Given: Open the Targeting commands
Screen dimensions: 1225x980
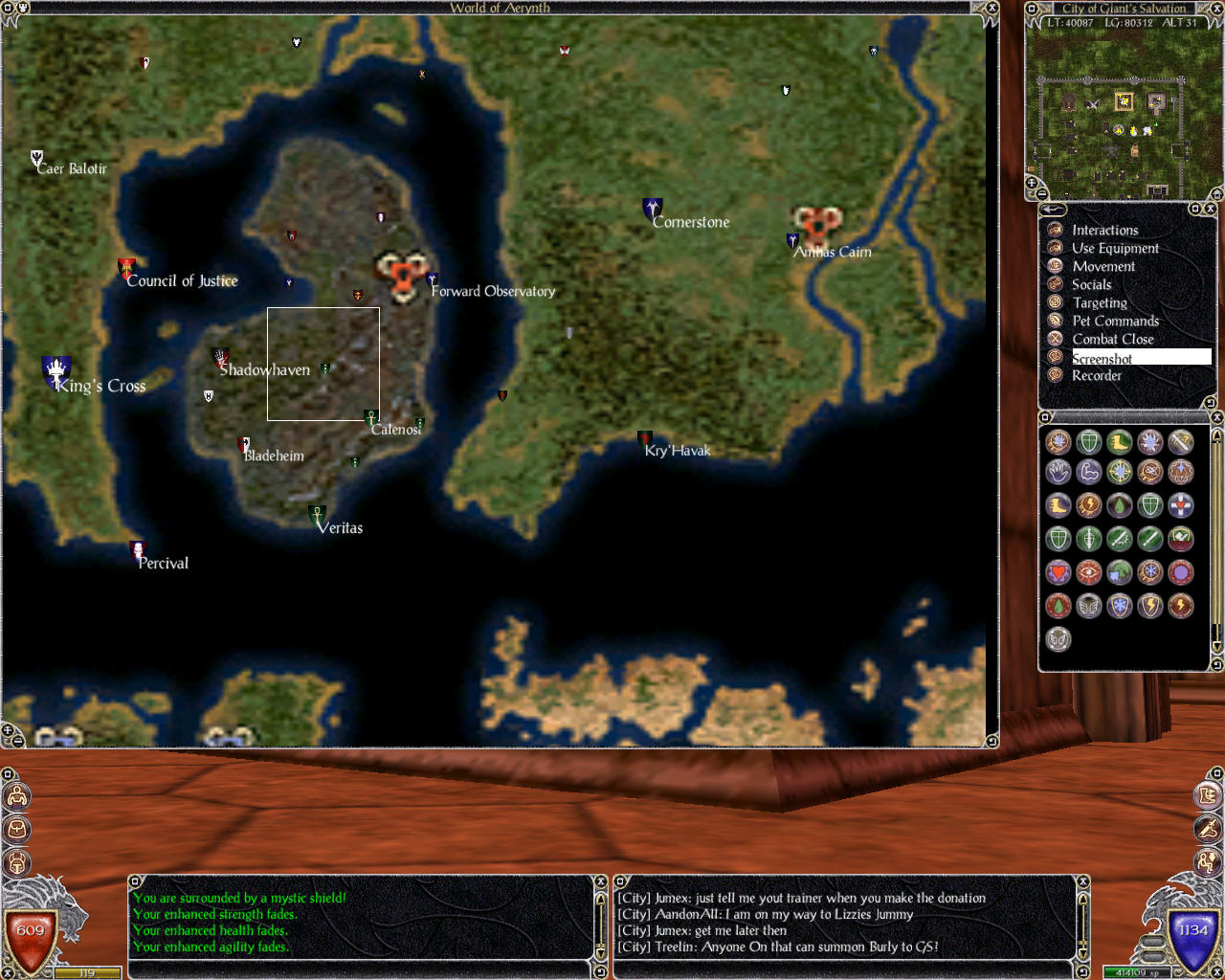Looking at the screenshot, I should 1100,302.
